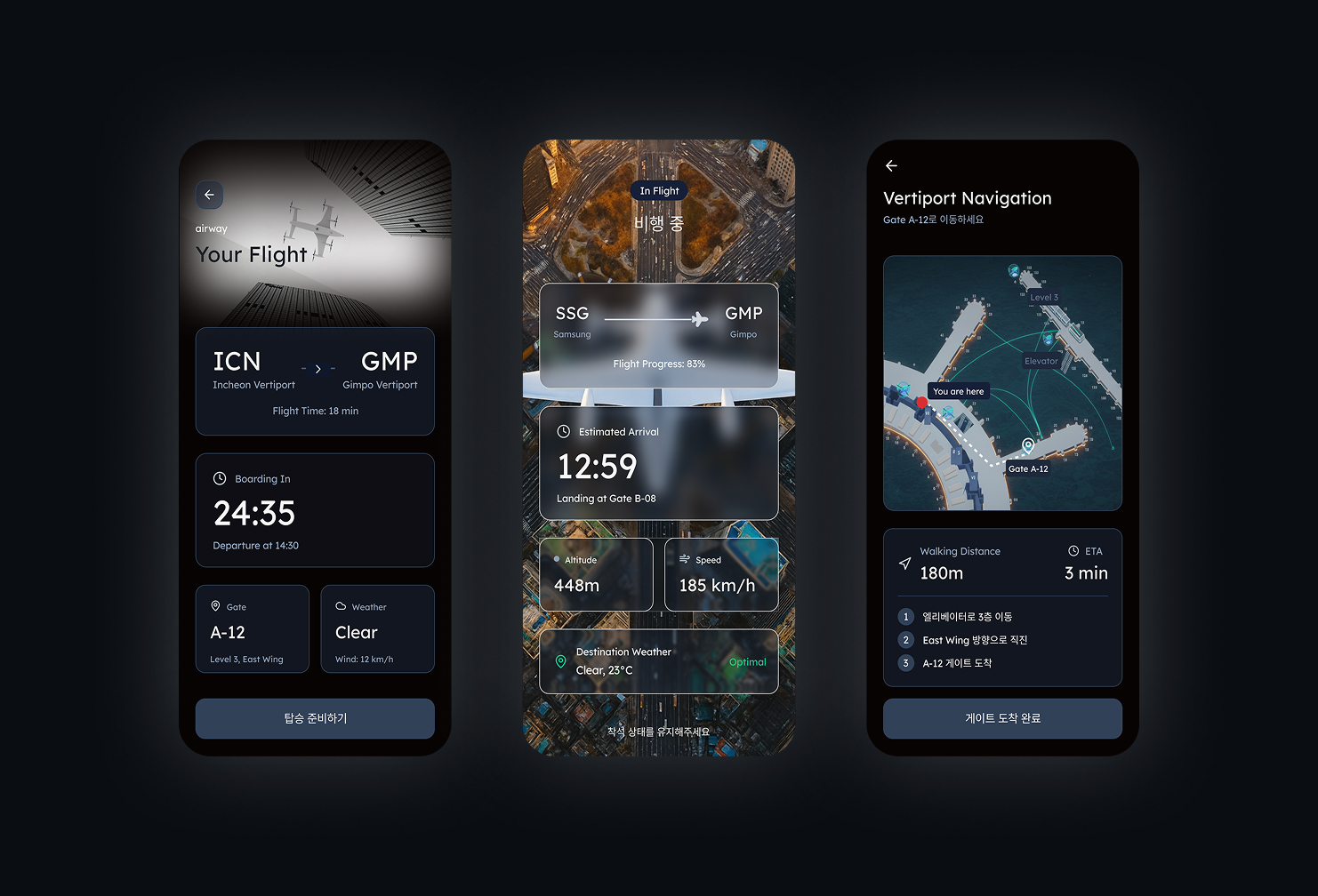Select the In Flight status badge
The height and width of the screenshot is (896, 1318).
tap(659, 190)
